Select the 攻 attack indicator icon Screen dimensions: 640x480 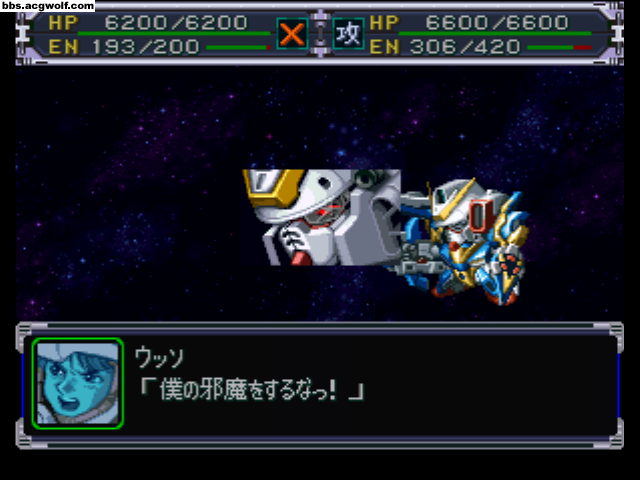[348, 34]
